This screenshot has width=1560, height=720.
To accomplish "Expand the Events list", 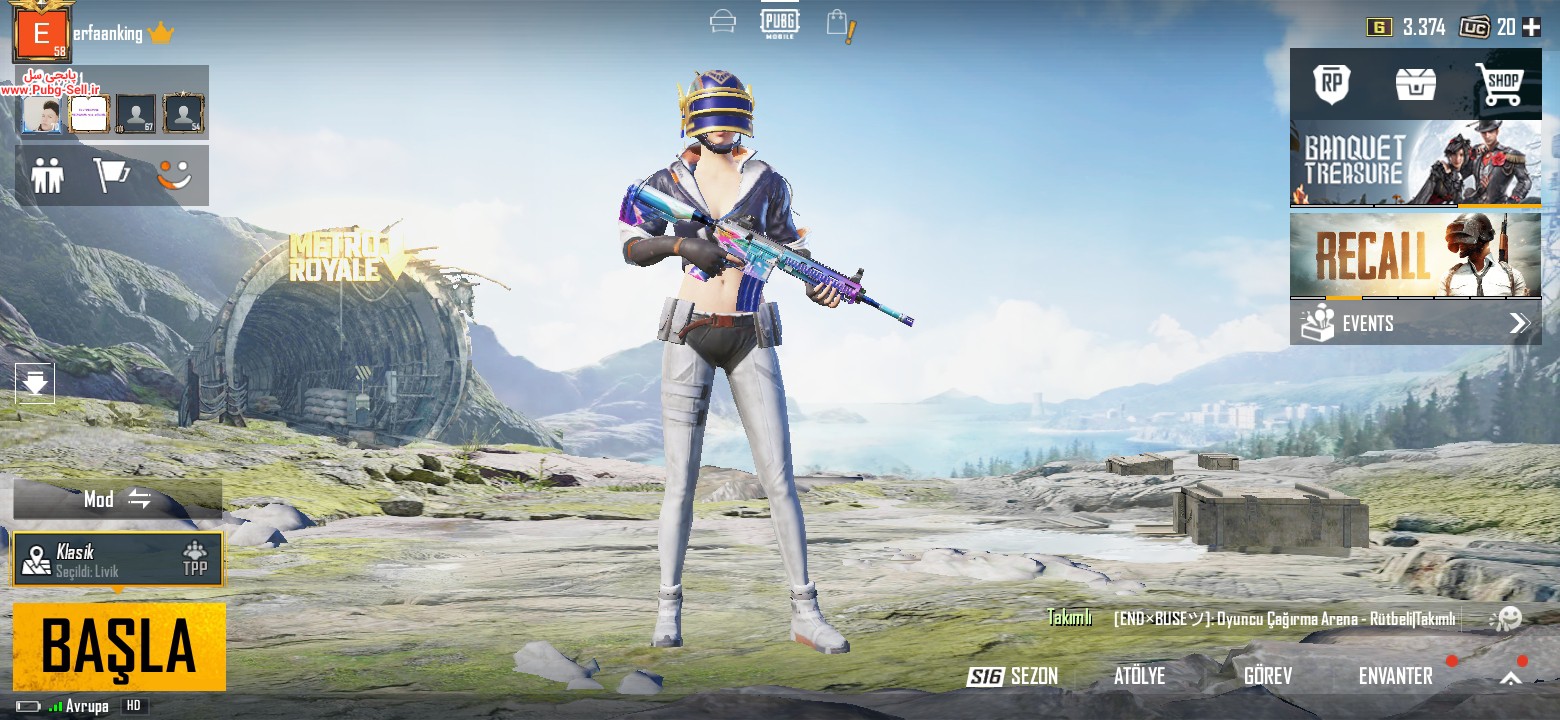I will (1415, 323).
